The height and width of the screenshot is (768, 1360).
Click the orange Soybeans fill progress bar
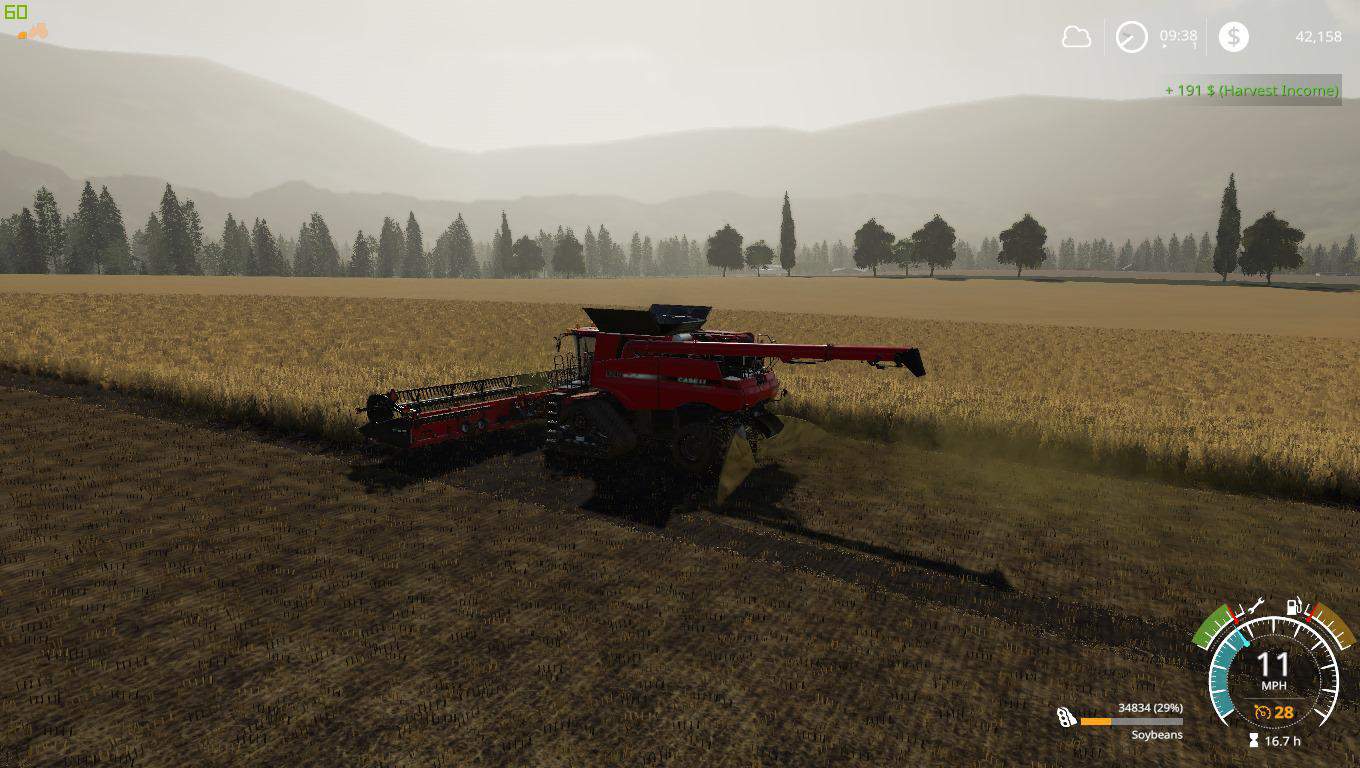[1095, 721]
